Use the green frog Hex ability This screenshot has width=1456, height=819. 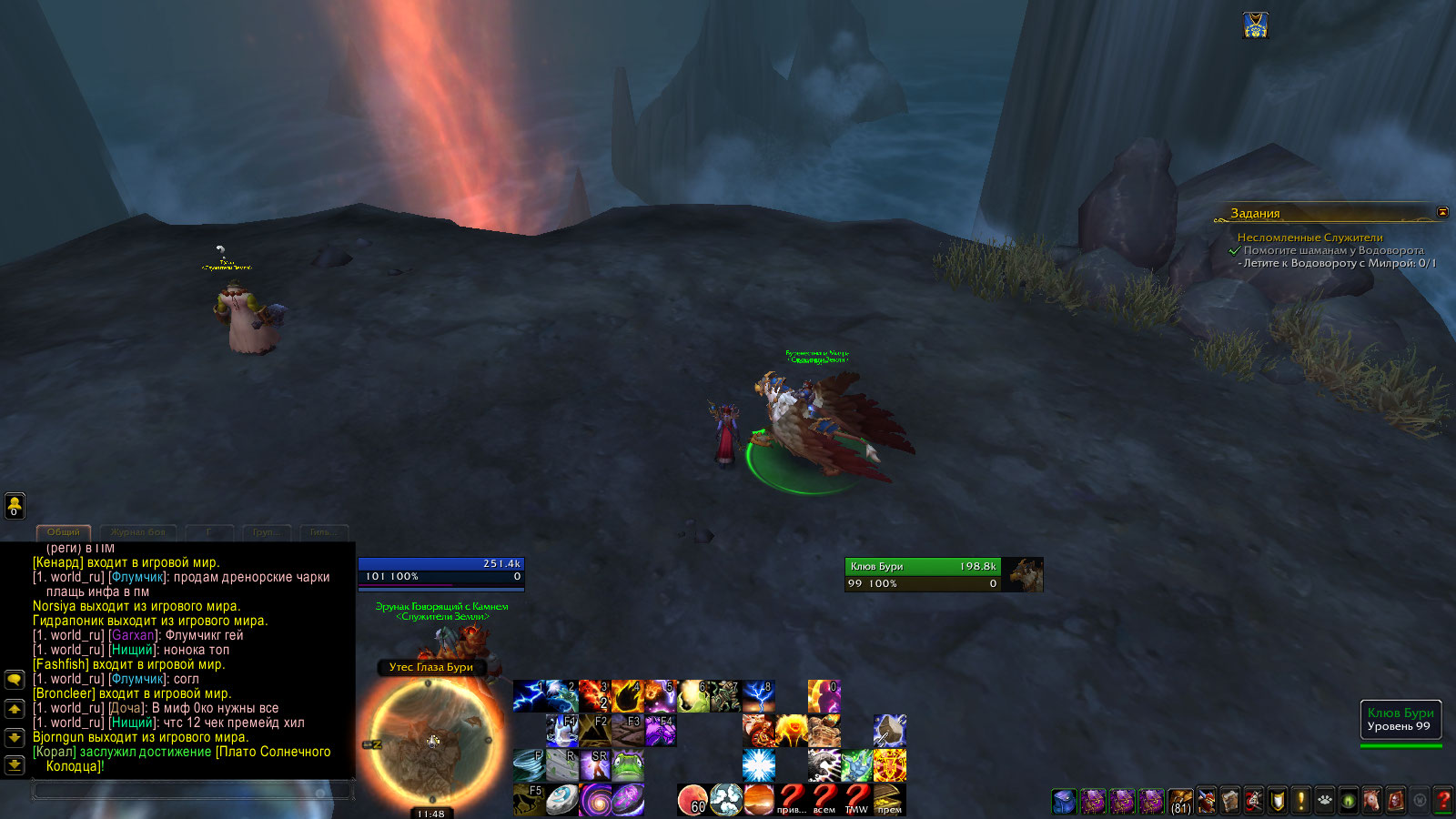pyautogui.click(x=627, y=765)
